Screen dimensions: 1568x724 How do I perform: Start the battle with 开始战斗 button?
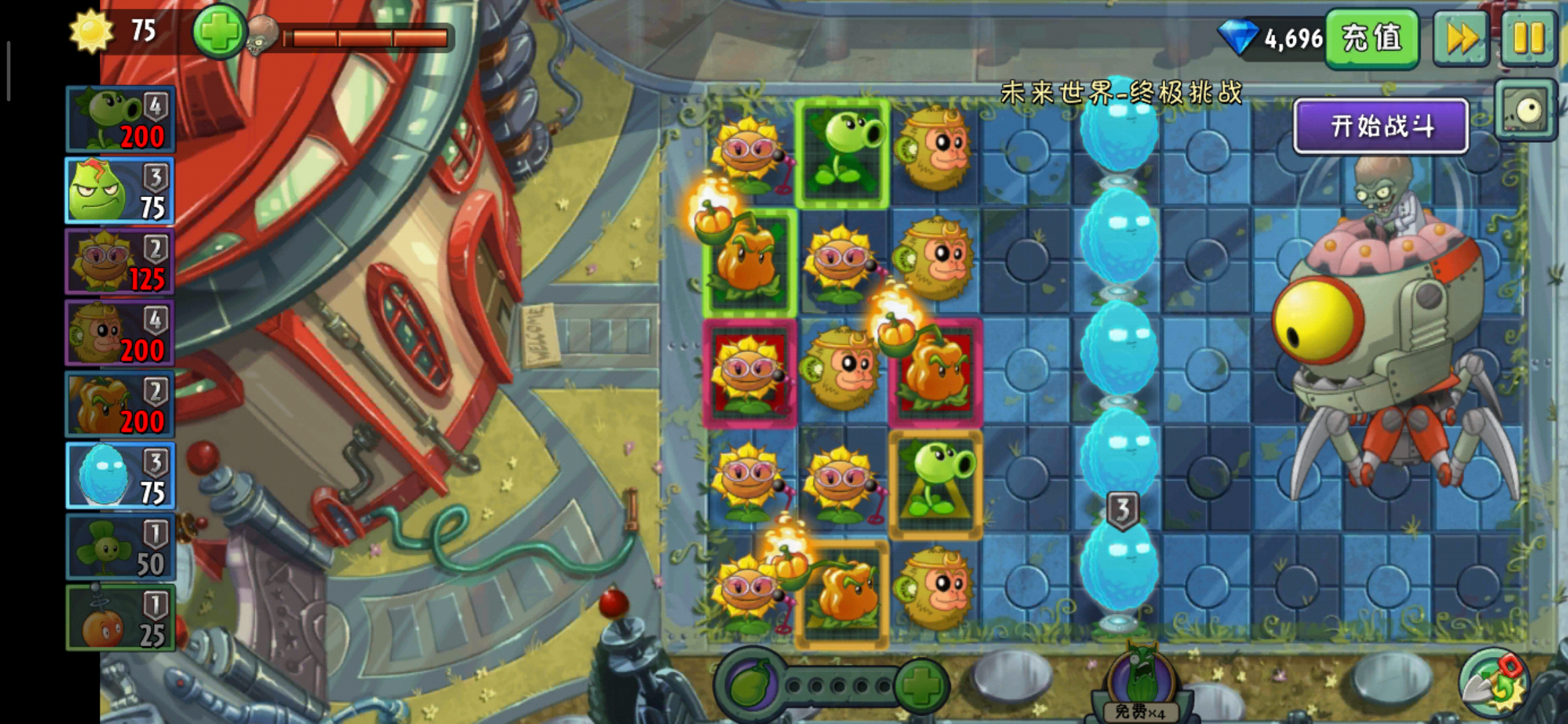(1380, 126)
